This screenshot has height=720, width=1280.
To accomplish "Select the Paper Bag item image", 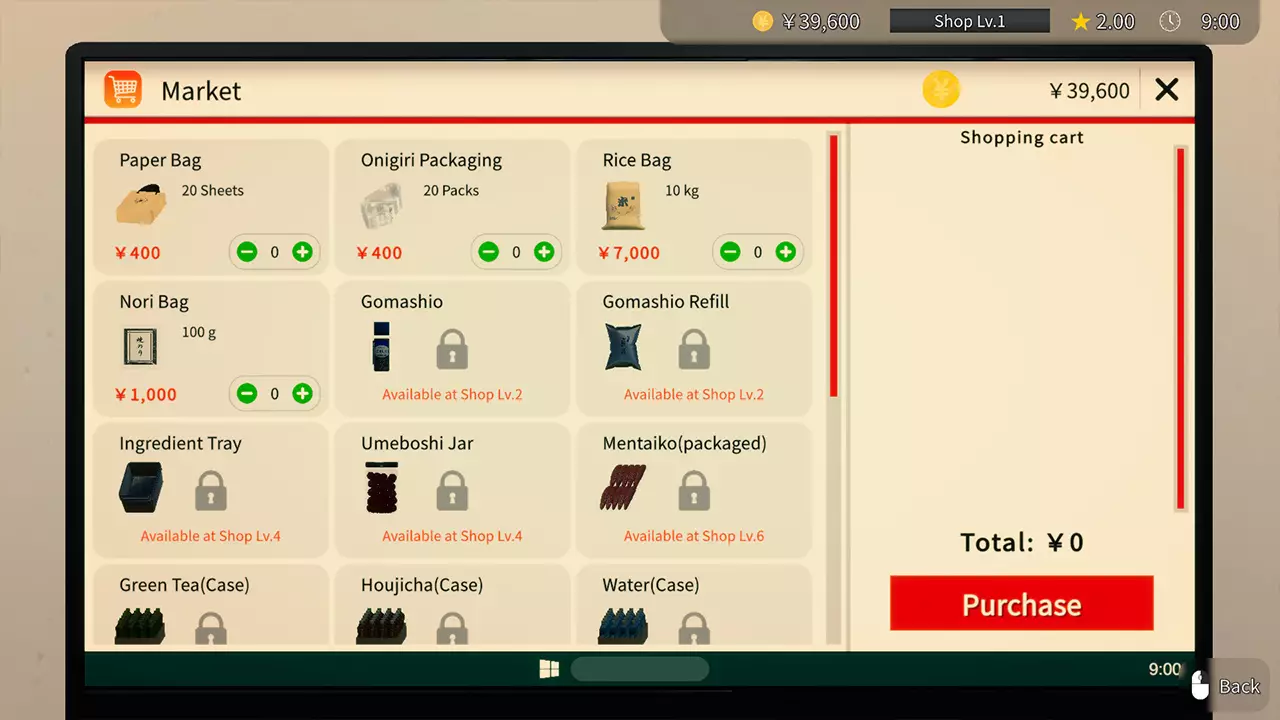I will (x=141, y=203).
